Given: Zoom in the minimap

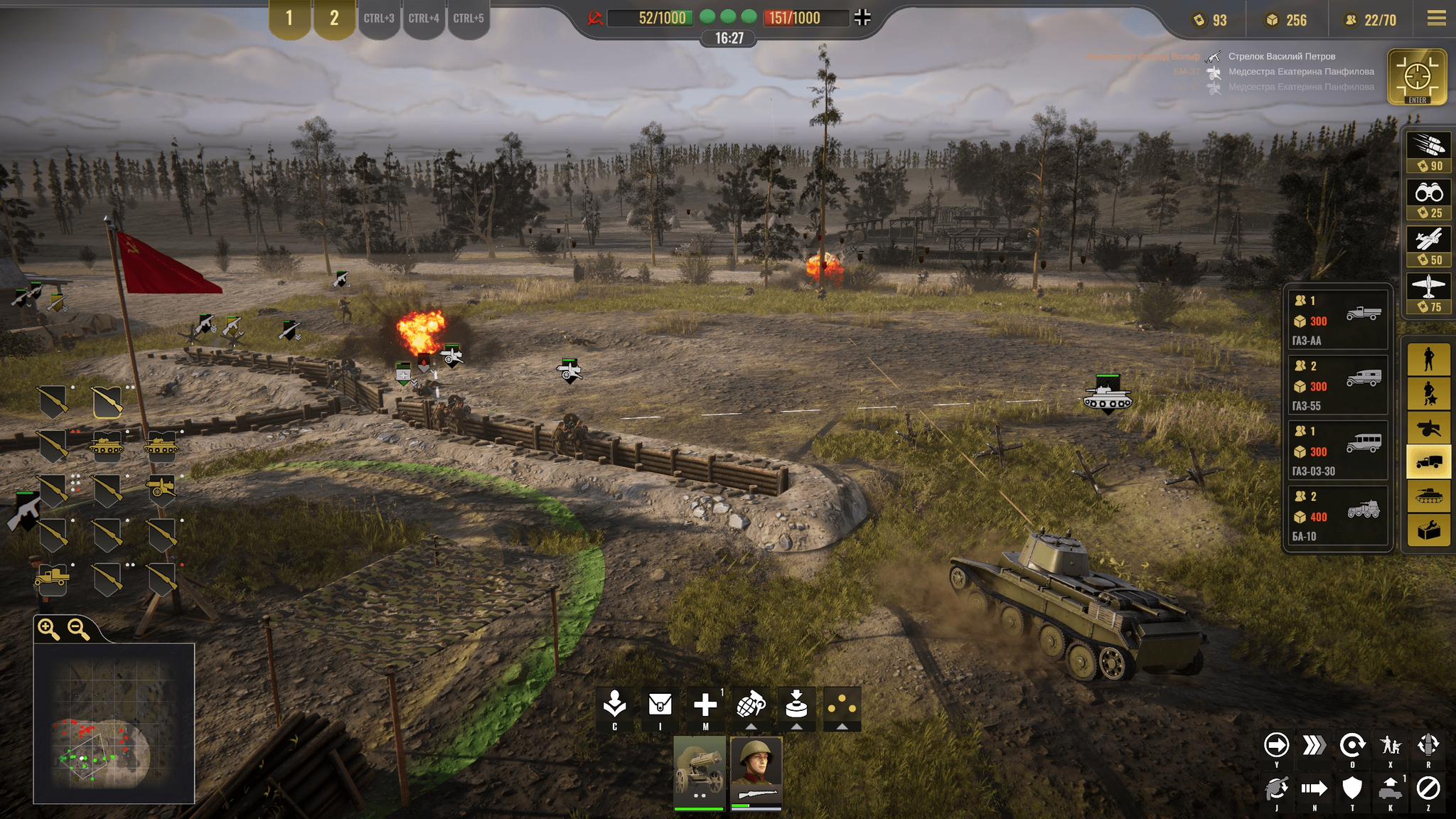Looking at the screenshot, I should click(x=49, y=629).
